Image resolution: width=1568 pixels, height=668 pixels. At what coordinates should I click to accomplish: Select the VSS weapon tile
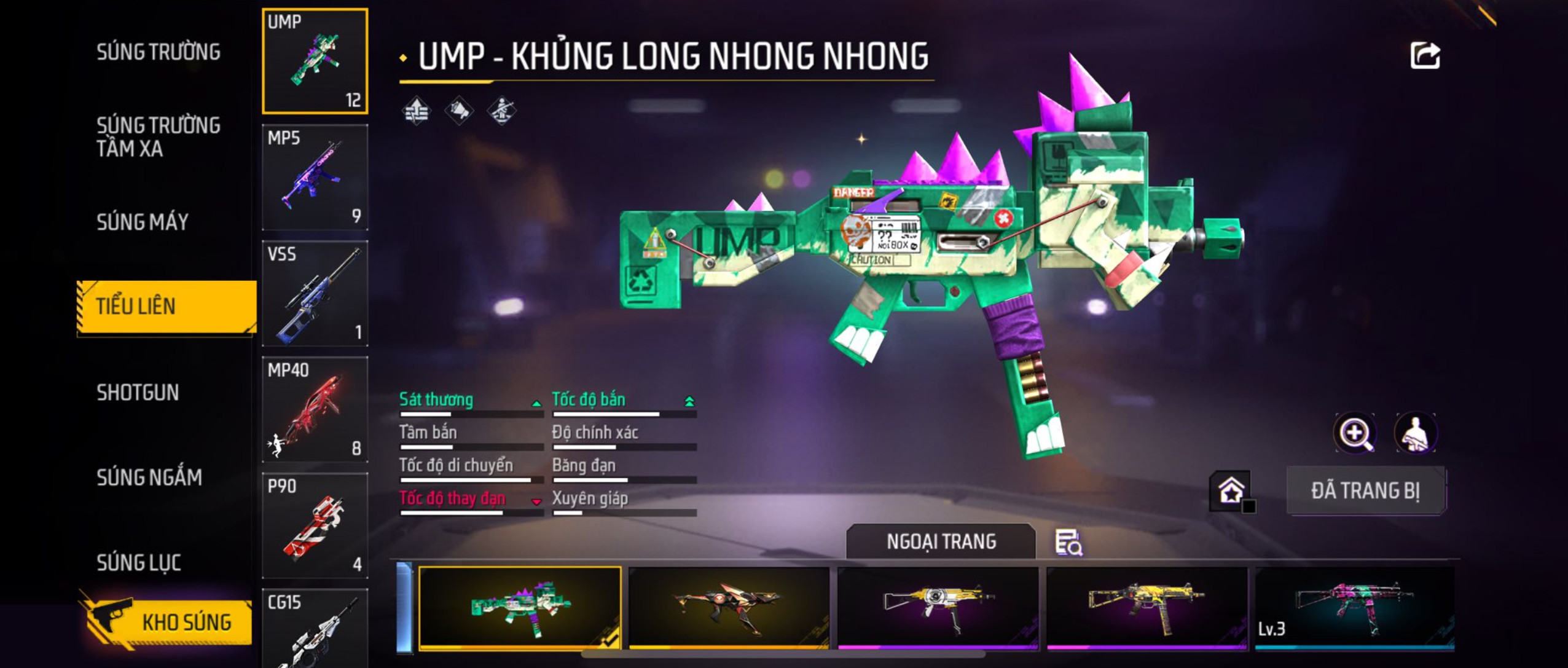pyautogui.click(x=315, y=293)
